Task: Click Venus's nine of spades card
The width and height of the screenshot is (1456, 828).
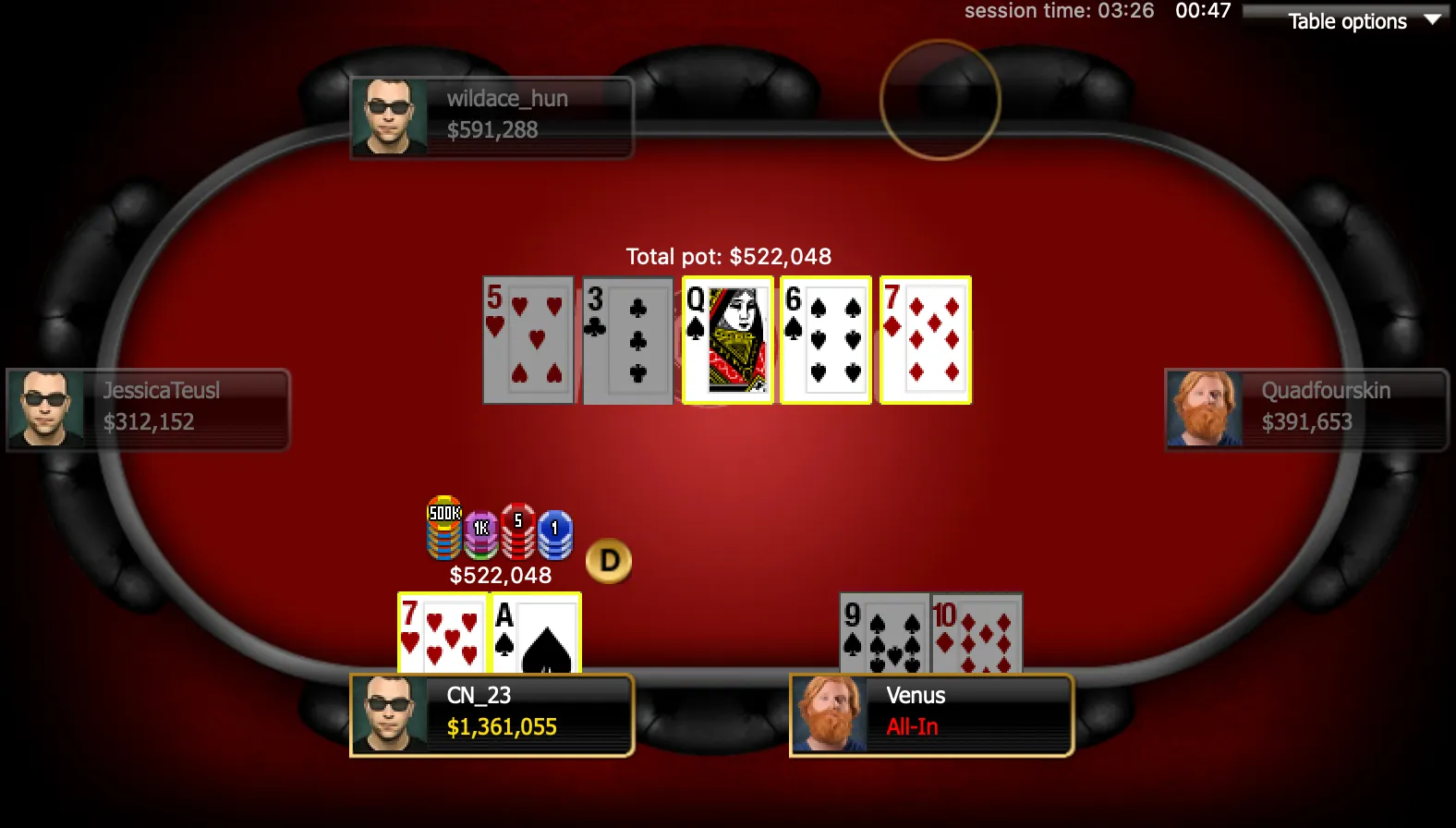Action: coord(884,634)
